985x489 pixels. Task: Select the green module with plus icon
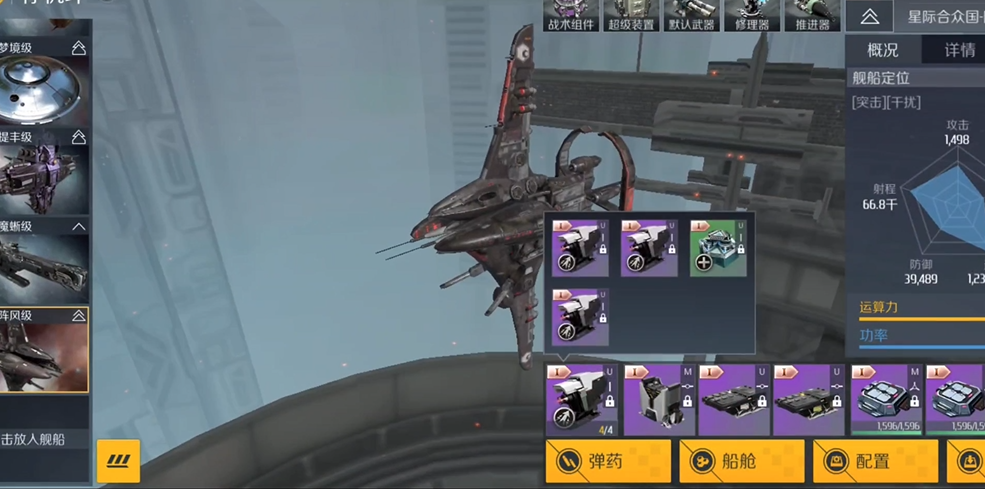pos(718,249)
